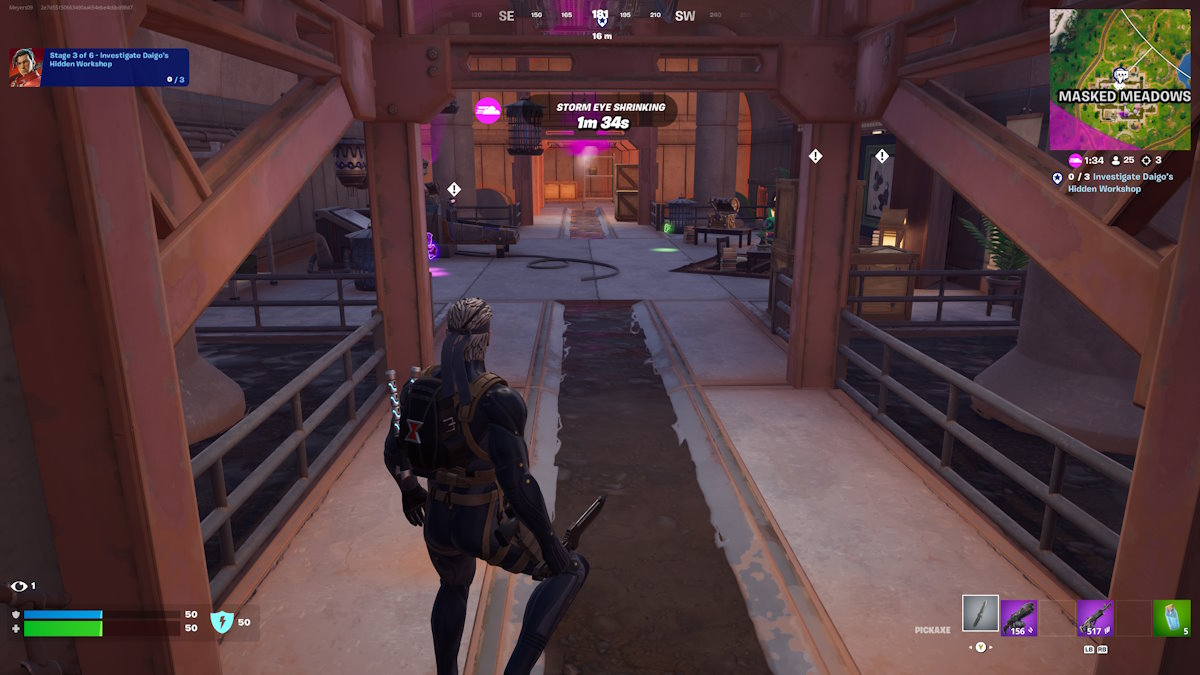Click the spectator eye icon
1200x675 pixels.
click(18, 586)
